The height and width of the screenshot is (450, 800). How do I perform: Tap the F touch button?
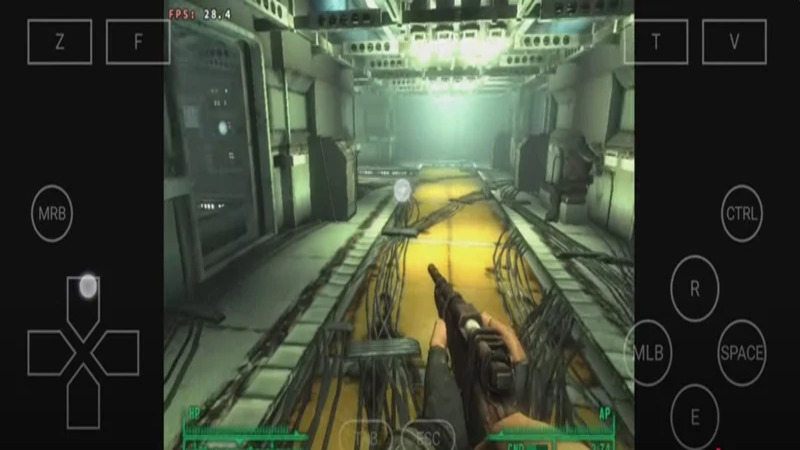(x=138, y=42)
